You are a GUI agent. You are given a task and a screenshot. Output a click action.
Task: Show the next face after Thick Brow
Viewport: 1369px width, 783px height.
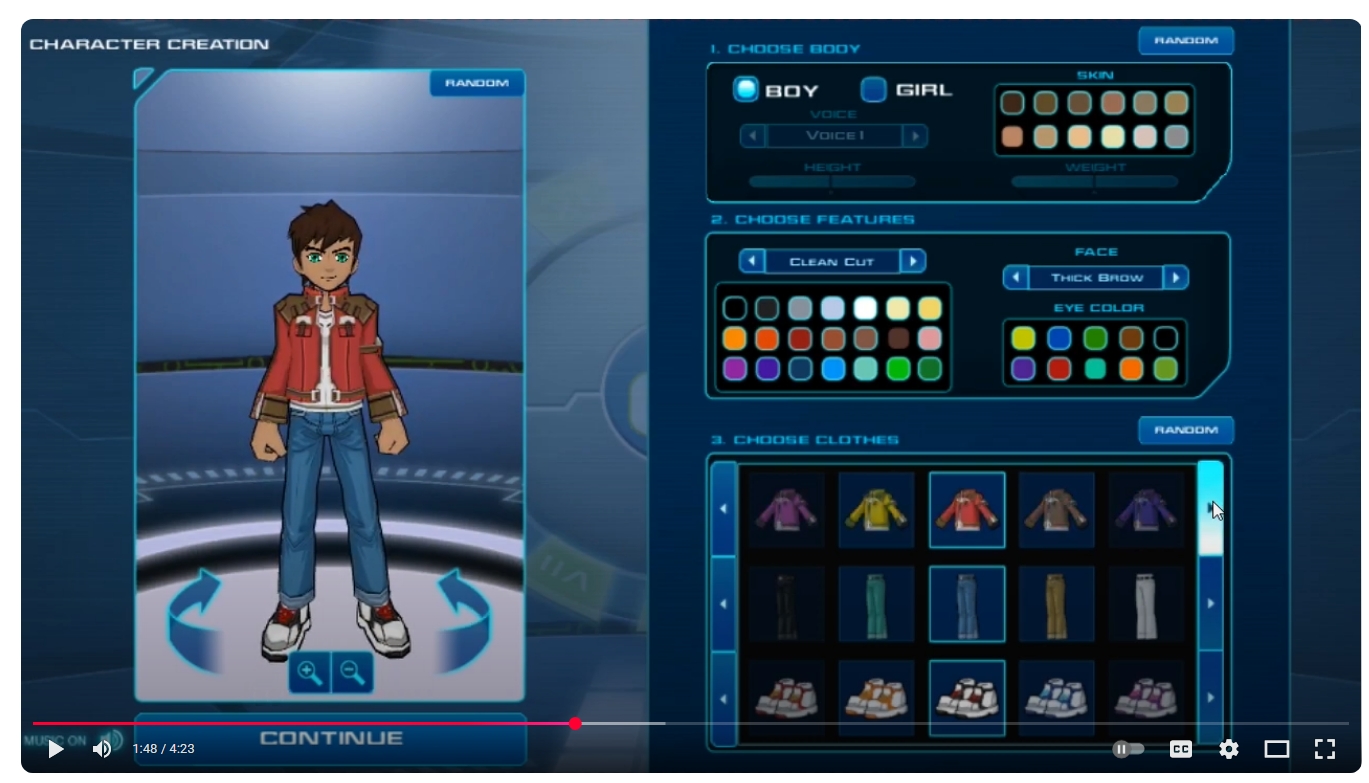[x=1176, y=277]
